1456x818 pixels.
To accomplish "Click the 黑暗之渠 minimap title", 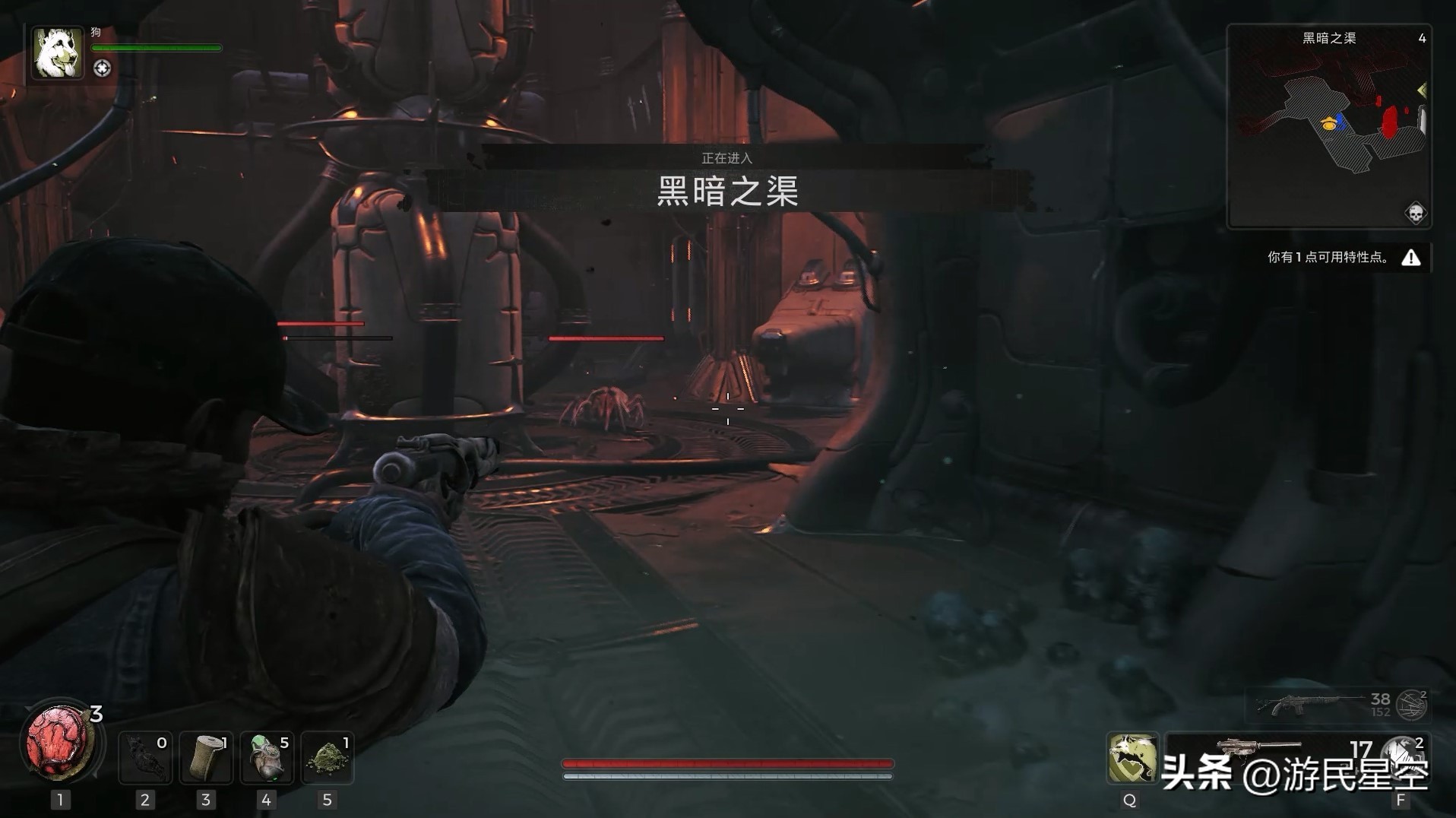I will pyautogui.click(x=1330, y=37).
